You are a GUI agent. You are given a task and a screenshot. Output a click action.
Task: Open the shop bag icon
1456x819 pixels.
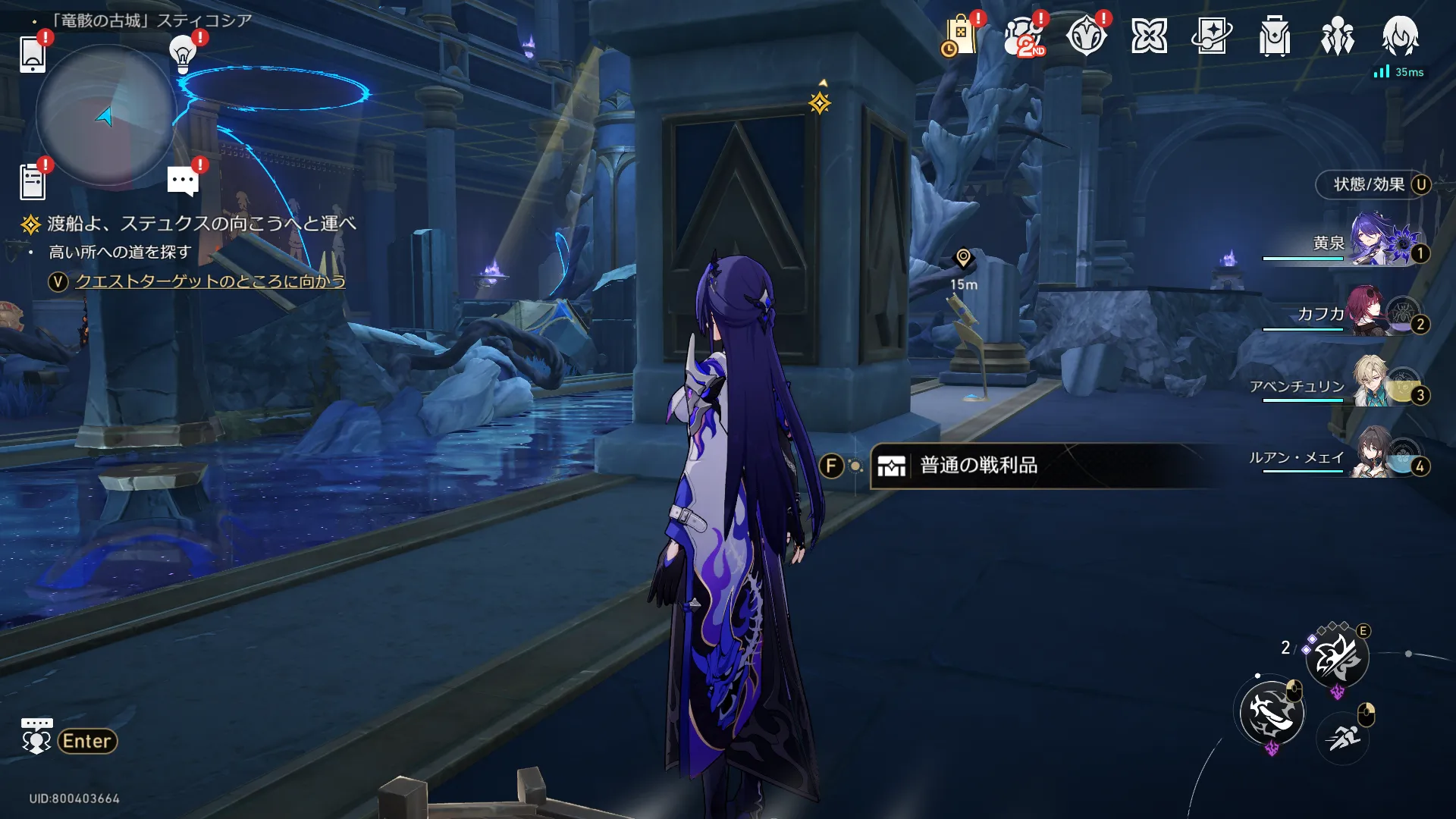pyautogui.click(x=960, y=36)
